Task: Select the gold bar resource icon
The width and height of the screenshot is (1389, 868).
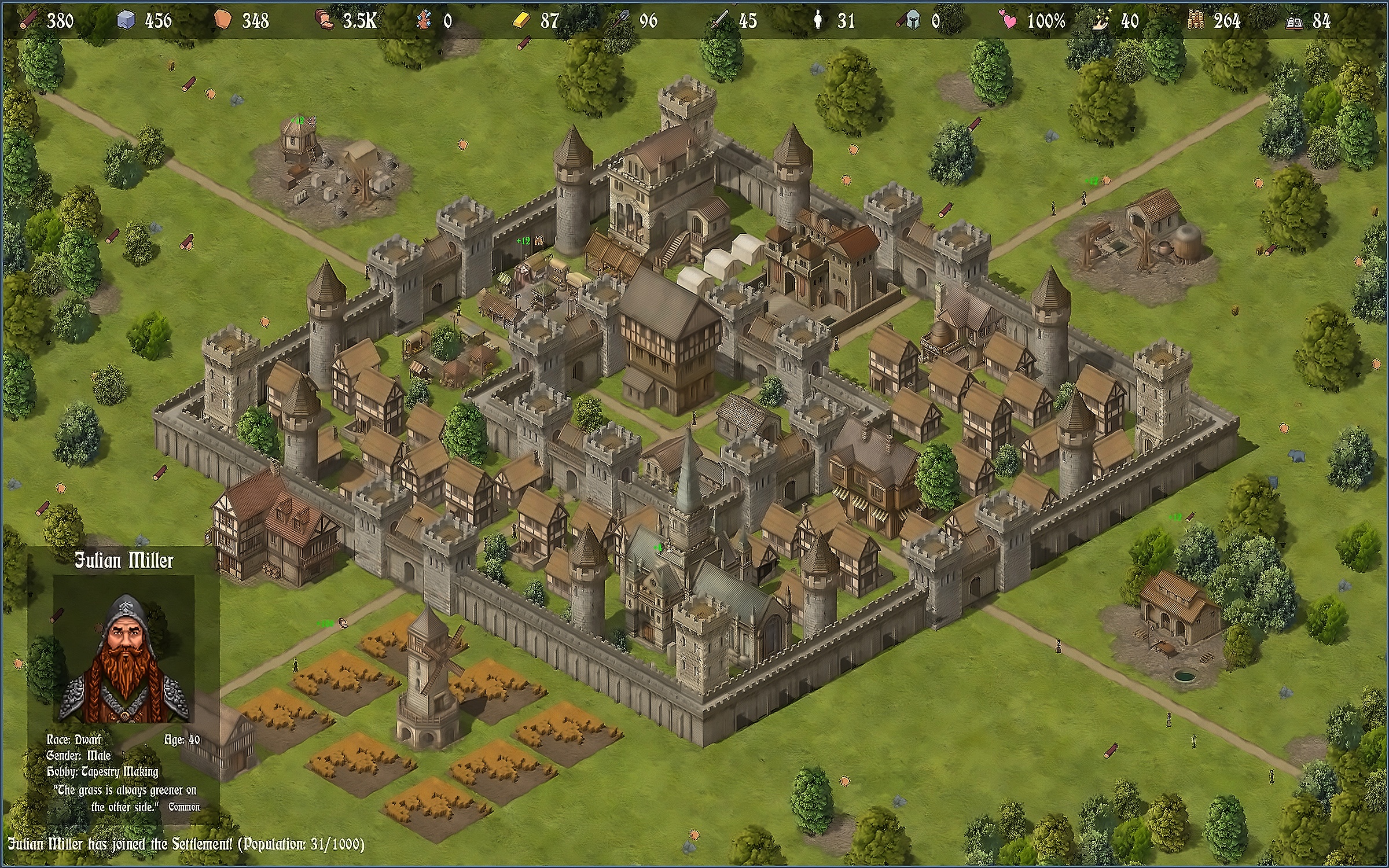Action: 521,20
